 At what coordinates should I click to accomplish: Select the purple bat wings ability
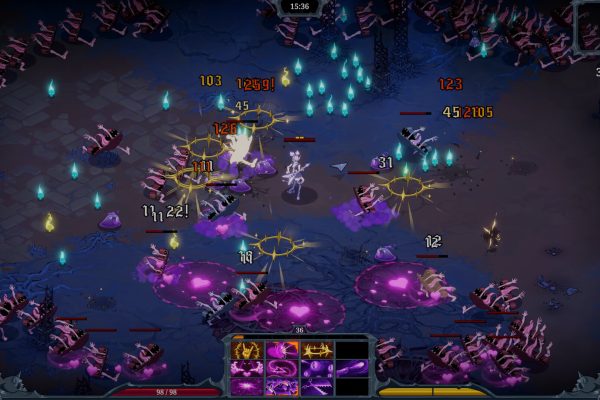tap(246, 368)
